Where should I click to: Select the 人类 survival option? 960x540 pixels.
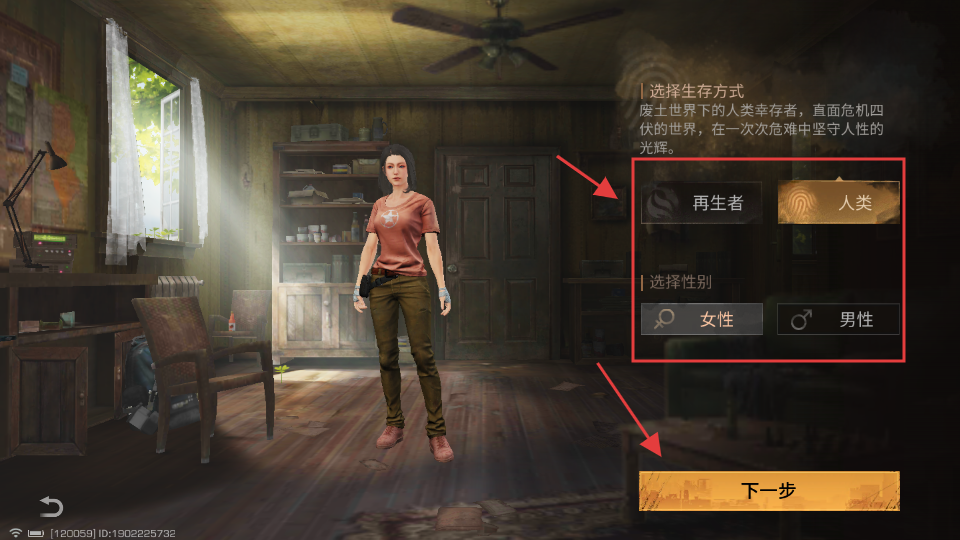839,203
